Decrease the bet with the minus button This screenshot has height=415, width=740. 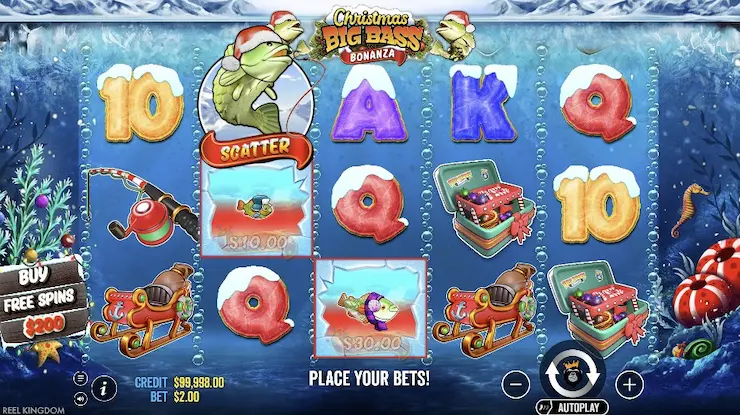pos(513,383)
